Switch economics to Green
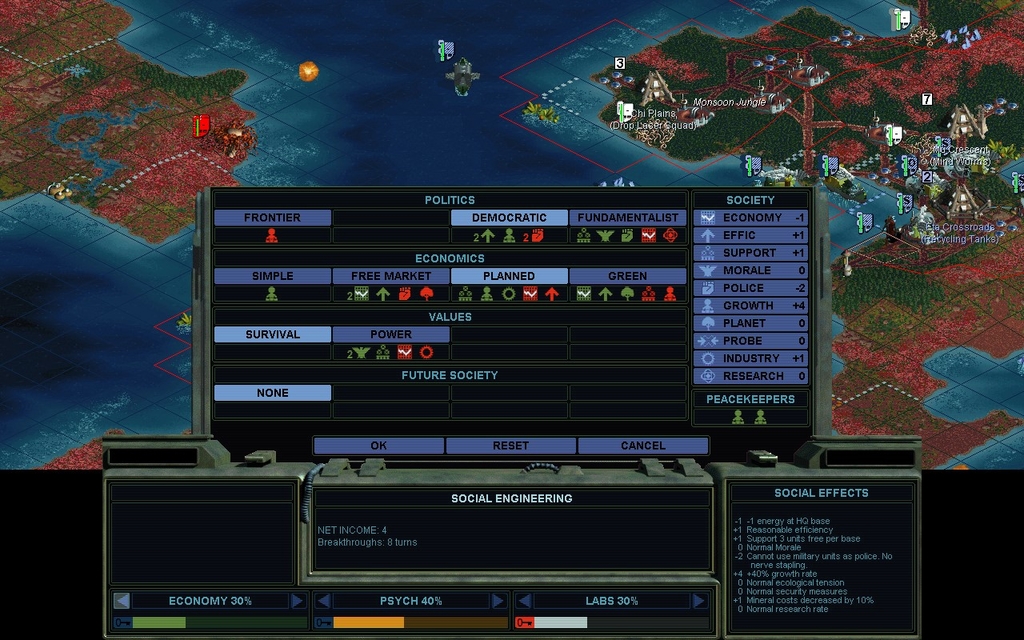 point(628,276)
